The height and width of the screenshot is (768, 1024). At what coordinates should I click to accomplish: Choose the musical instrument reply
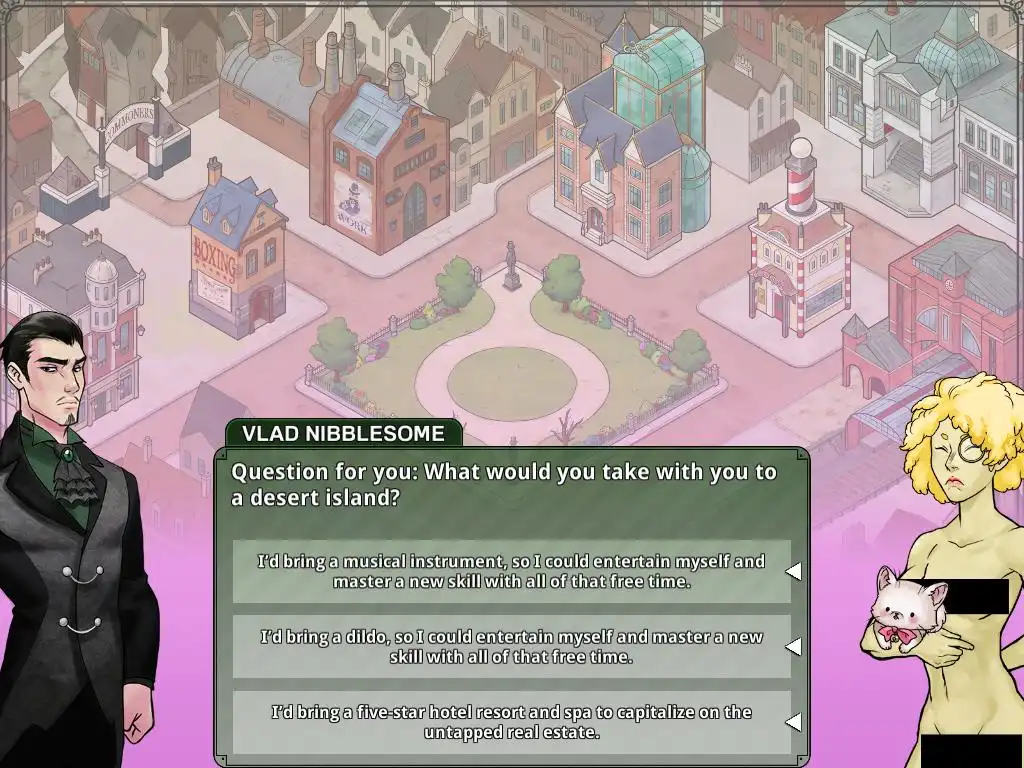(x=511, y=571)
